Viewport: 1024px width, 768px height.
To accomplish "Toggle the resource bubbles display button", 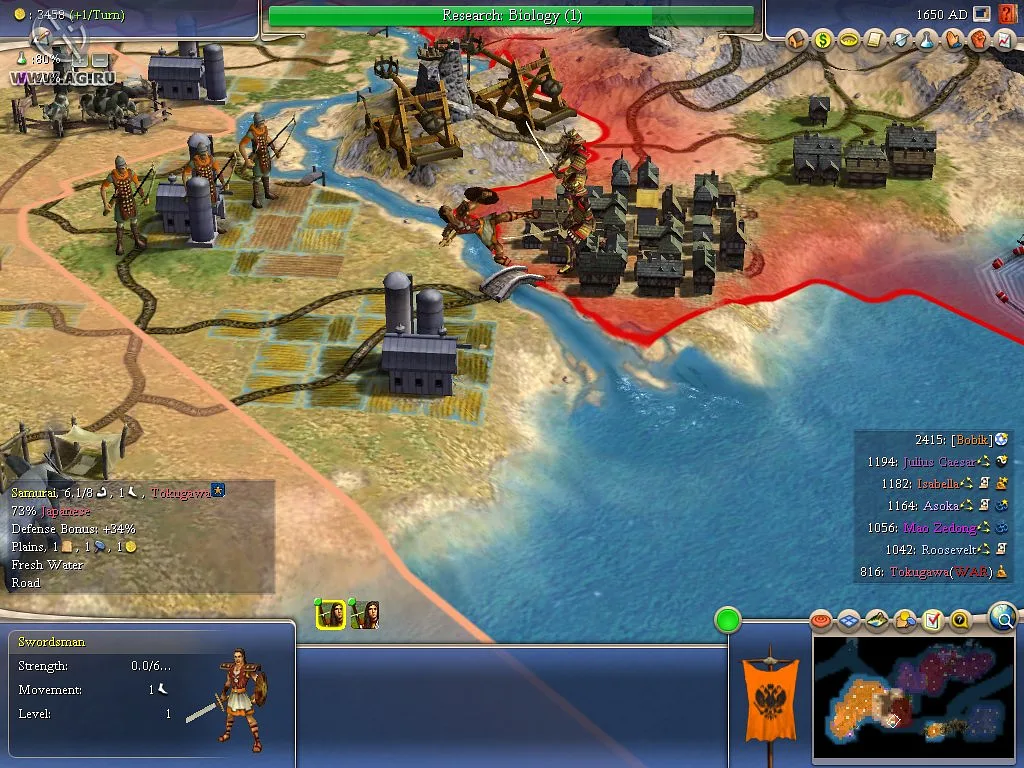I will point(905,622).
